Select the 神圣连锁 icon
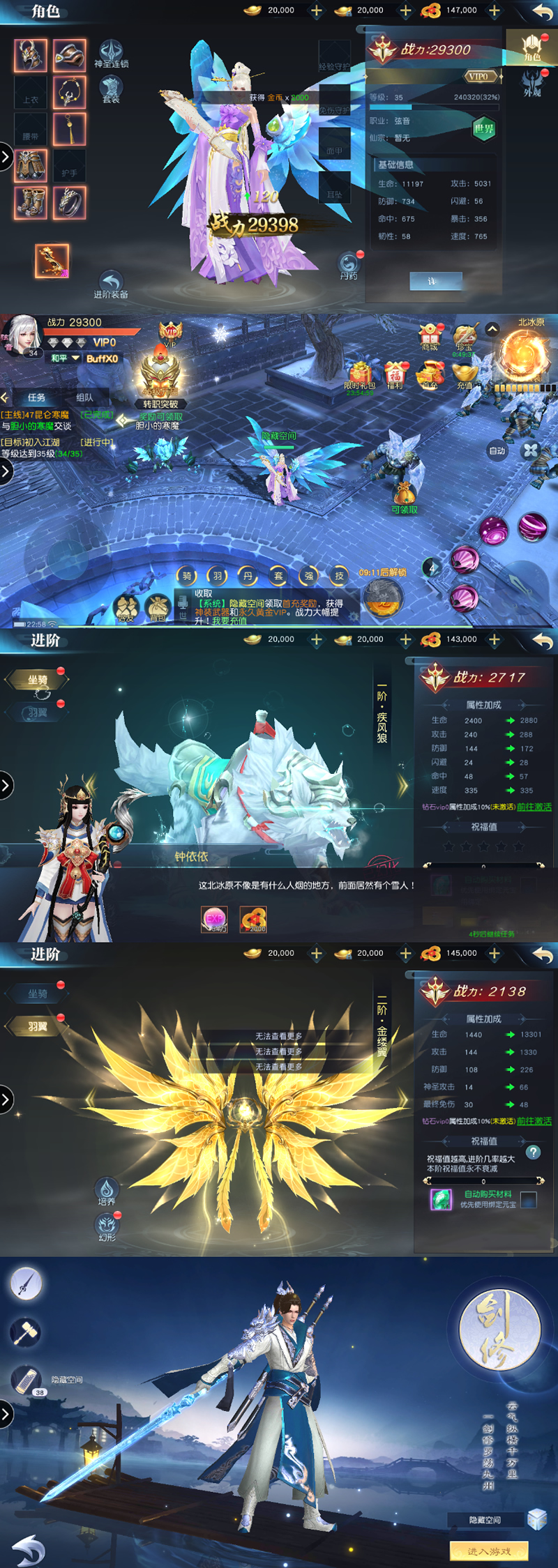This screenshot has width=558, height=1568. click(x=111, y=52)
